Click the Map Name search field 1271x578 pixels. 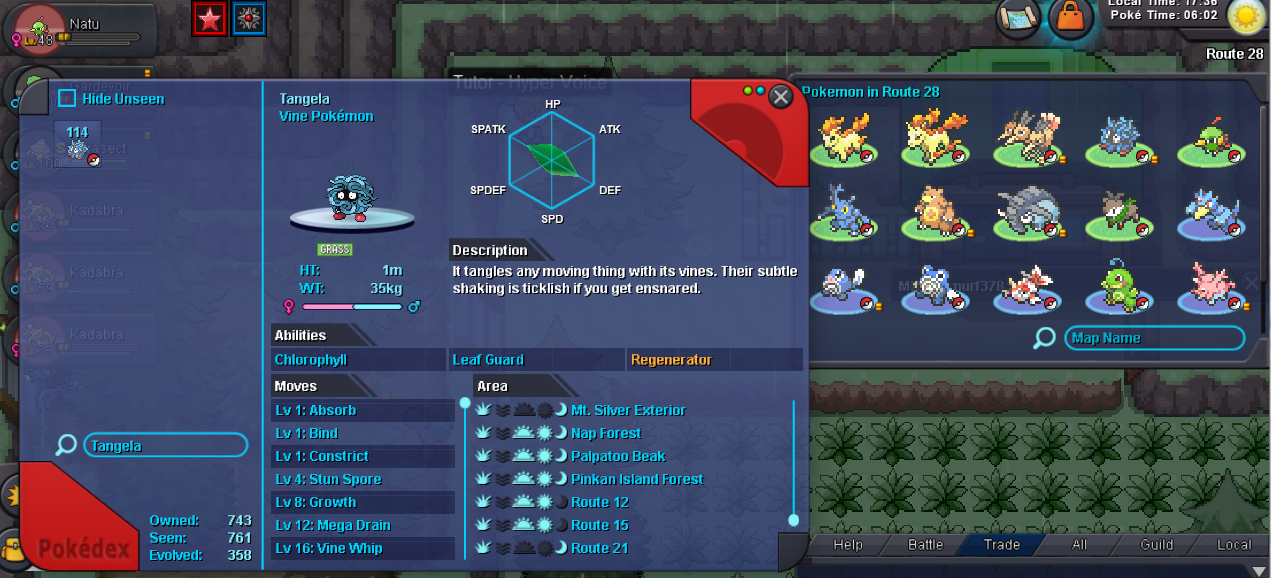pyautogui.click(x=1154, y=338)
